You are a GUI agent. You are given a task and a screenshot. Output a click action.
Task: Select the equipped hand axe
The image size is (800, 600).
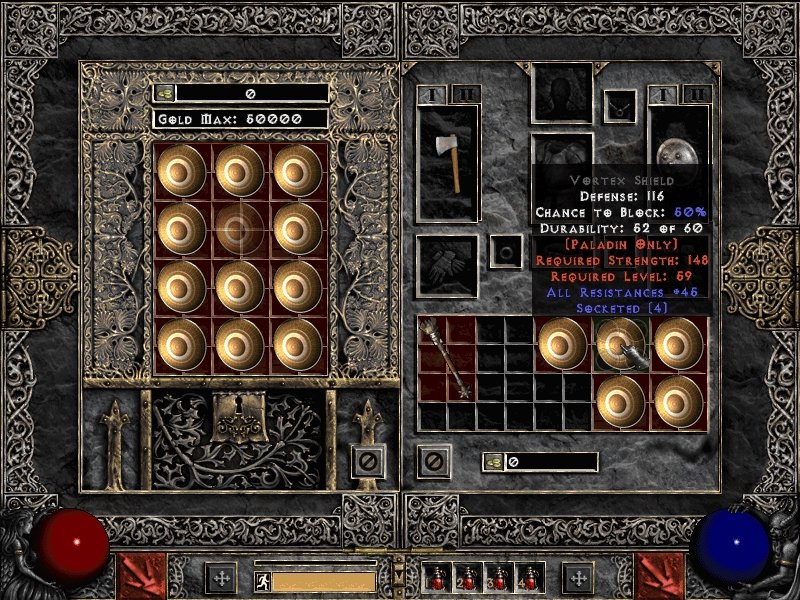(448, 162)
